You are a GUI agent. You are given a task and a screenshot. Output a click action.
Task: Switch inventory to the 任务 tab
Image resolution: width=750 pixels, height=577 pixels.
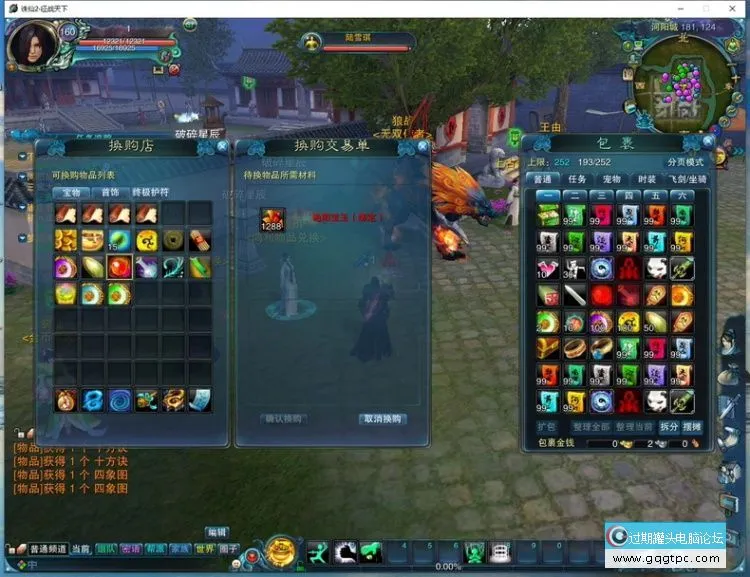point(577,179)
